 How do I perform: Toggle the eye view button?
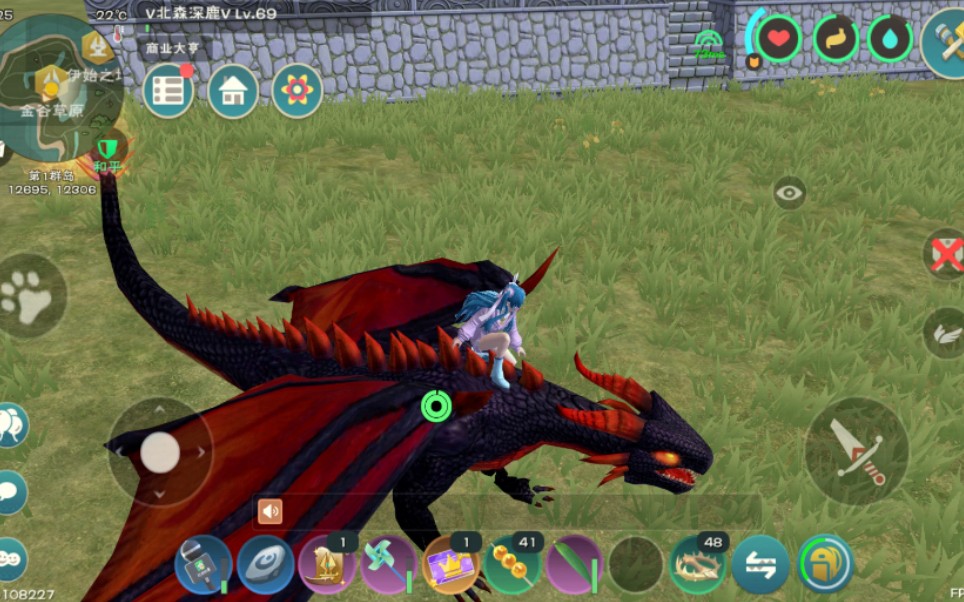pos(790,193)
